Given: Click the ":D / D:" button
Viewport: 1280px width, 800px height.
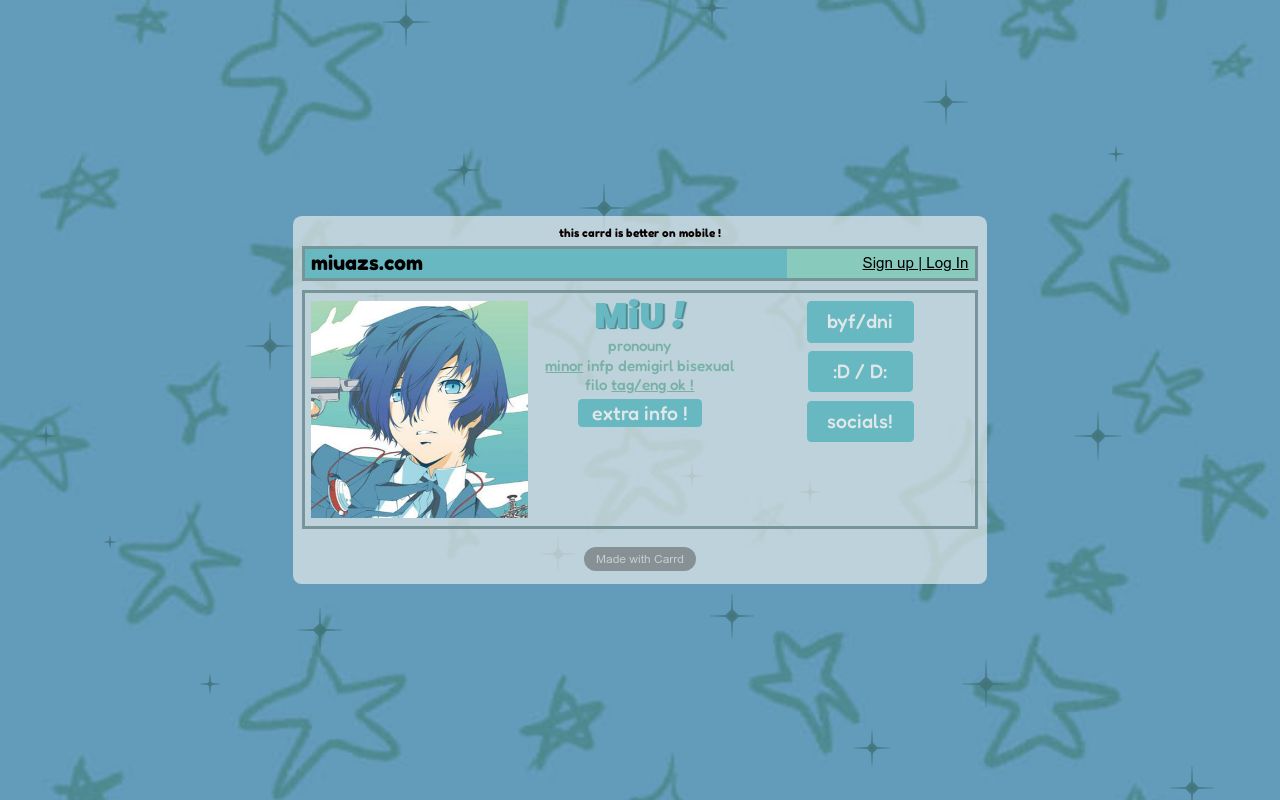Looking at the screenshot, I should (860, 371).
